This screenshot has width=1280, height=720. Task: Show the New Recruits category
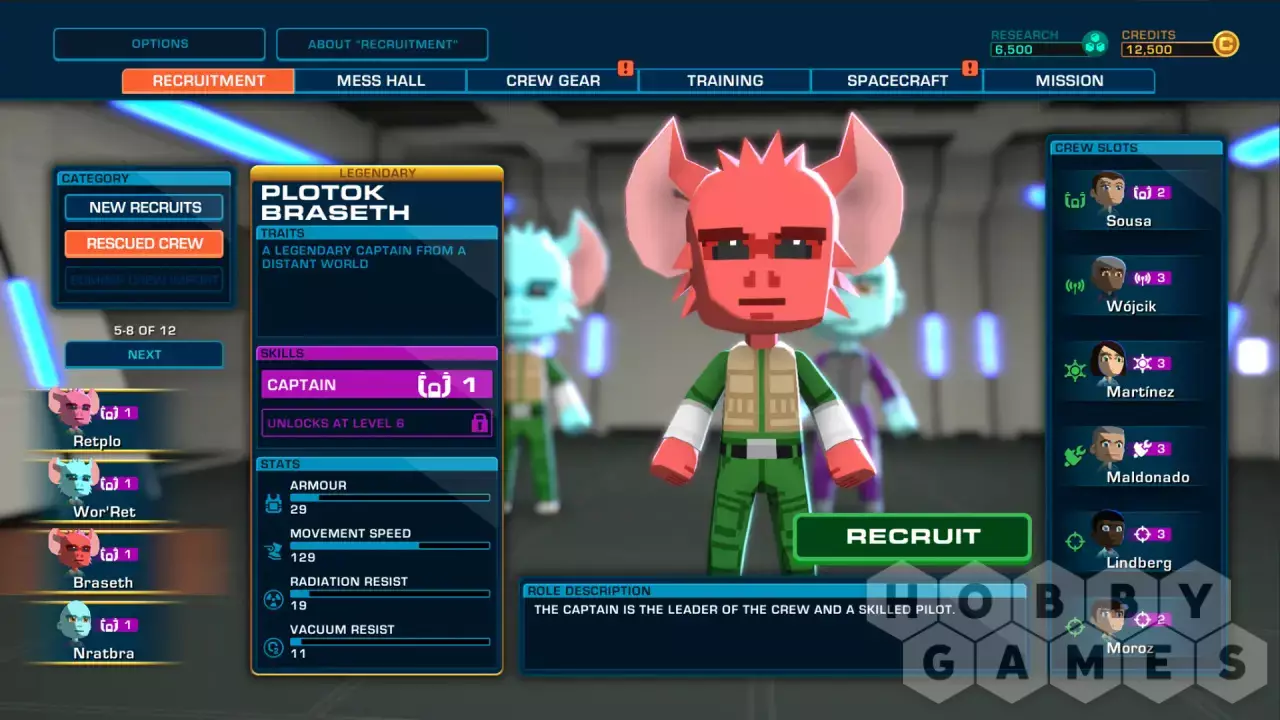click(x=145, y=207)
